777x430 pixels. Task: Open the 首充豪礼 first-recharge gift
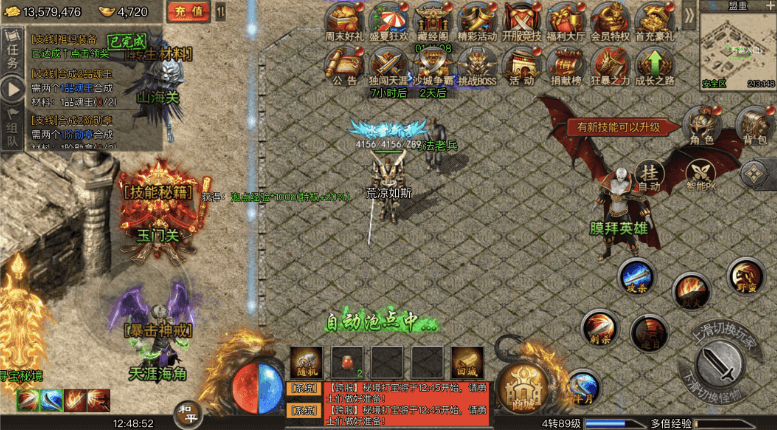click(653, 22)
